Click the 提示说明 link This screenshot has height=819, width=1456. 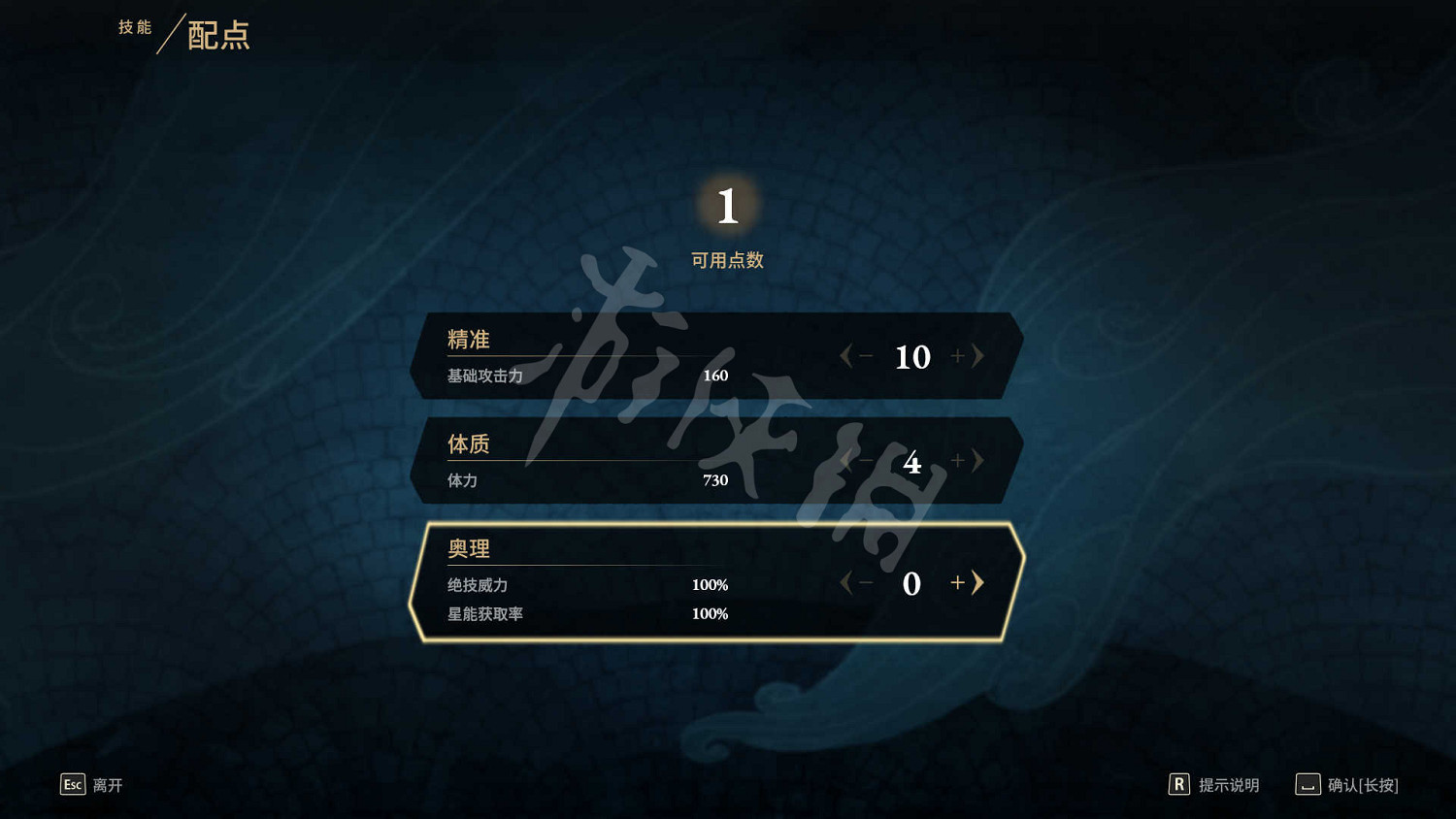[1227, 784]
